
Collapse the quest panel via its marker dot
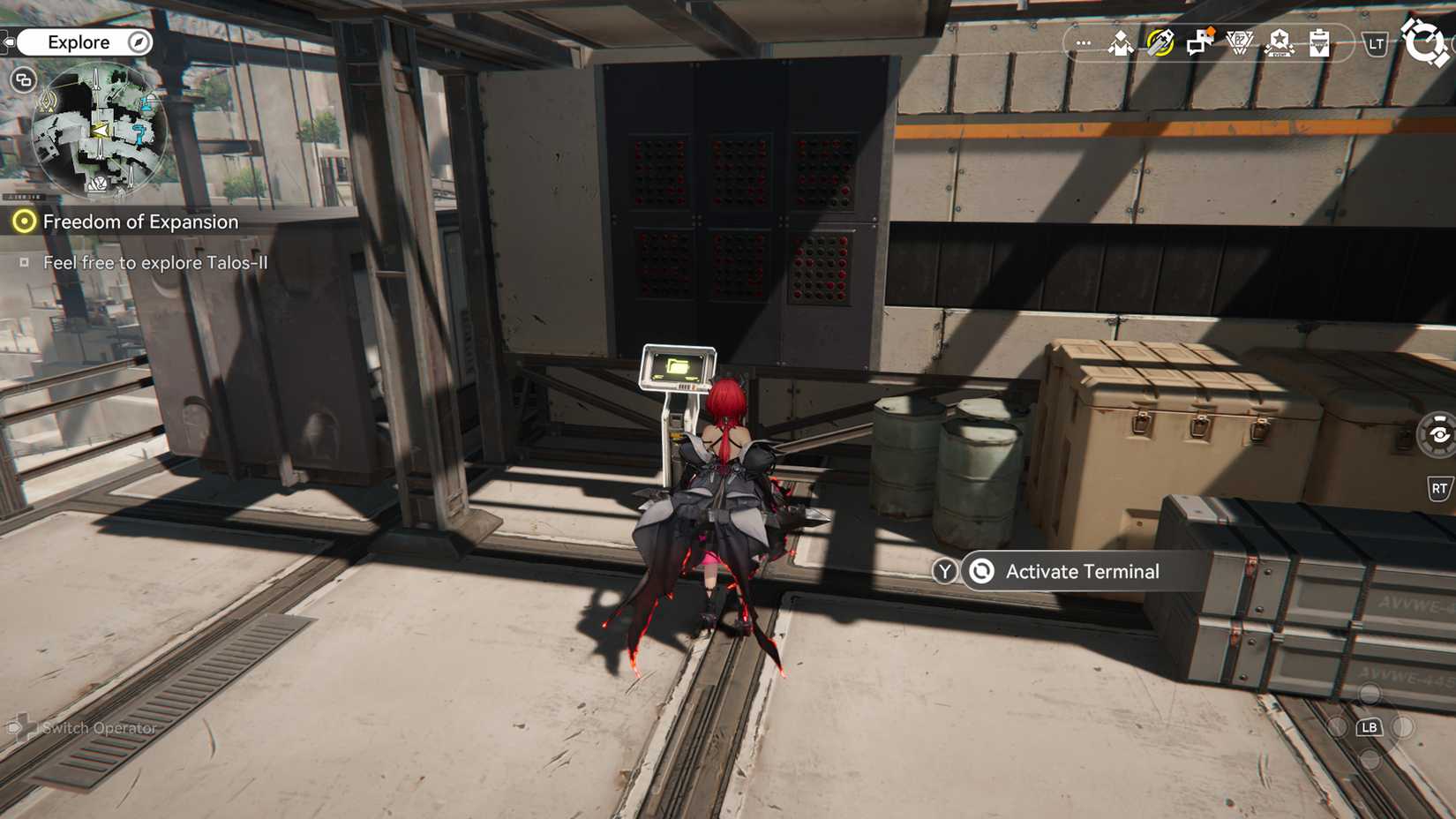point(25,222)
